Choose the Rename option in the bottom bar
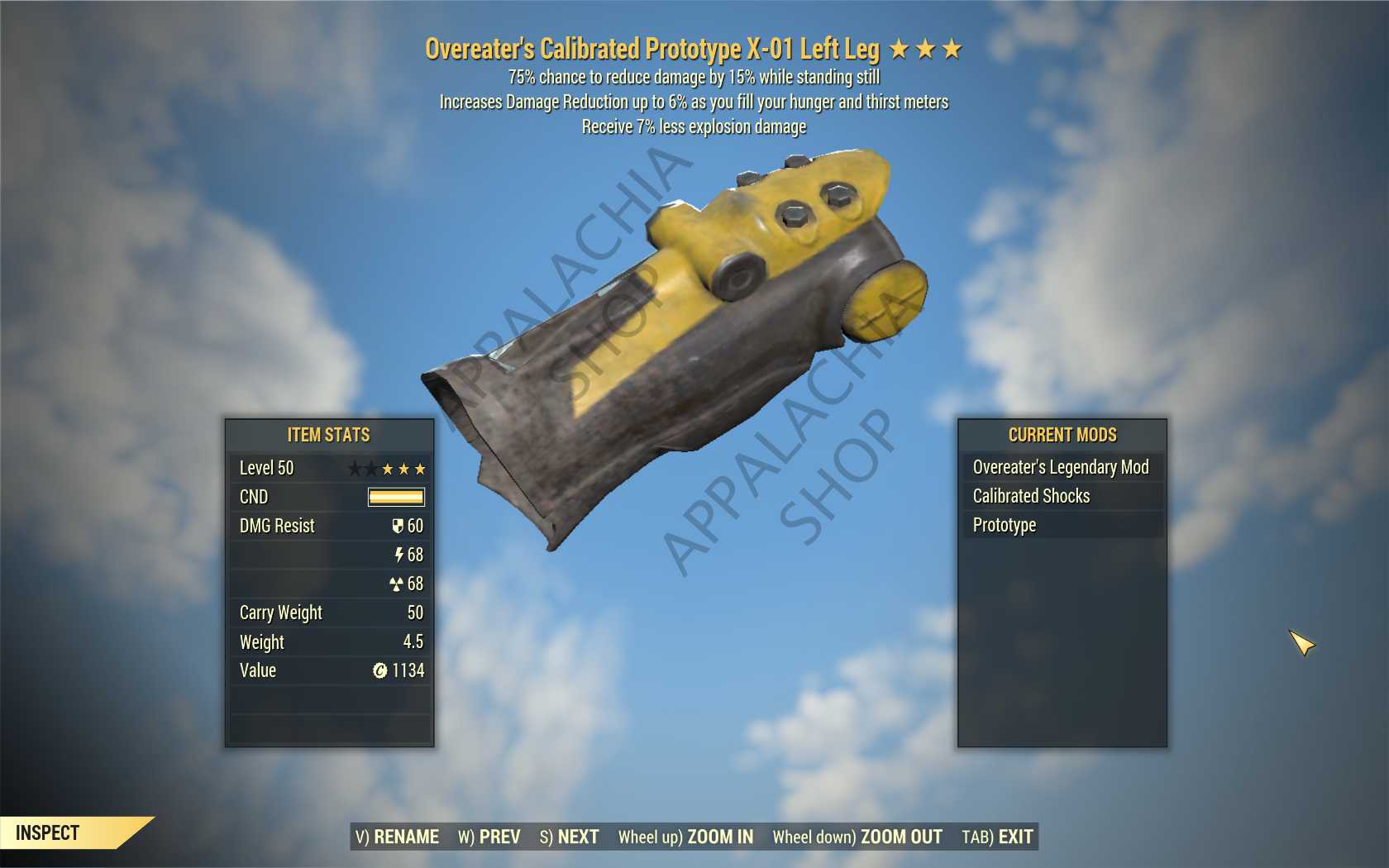The height and width of the screenshot is (868, 1389). point(397,837)
